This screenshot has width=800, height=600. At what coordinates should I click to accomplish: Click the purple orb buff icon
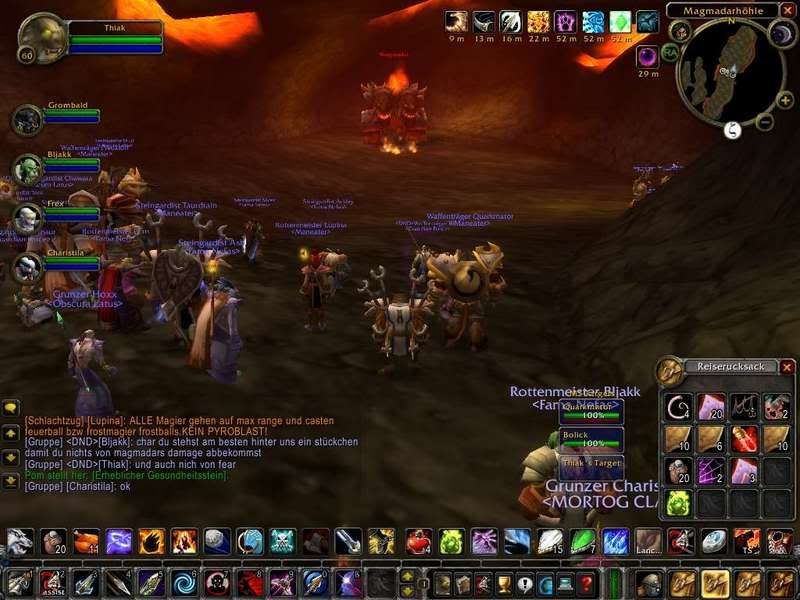coord(648,56)
